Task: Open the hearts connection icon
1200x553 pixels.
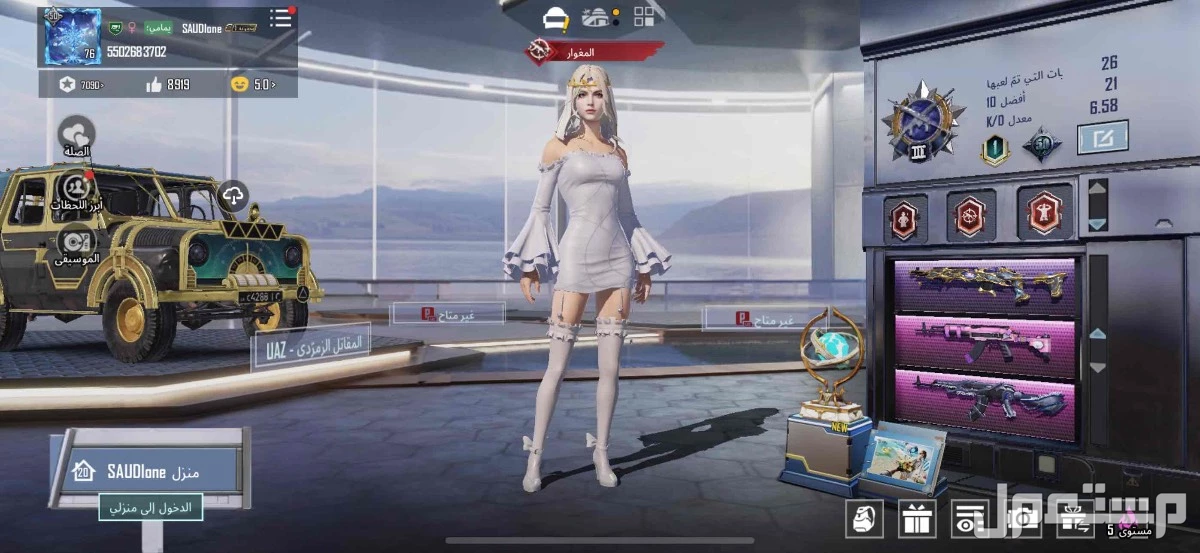Action: (x=76, y=135)
